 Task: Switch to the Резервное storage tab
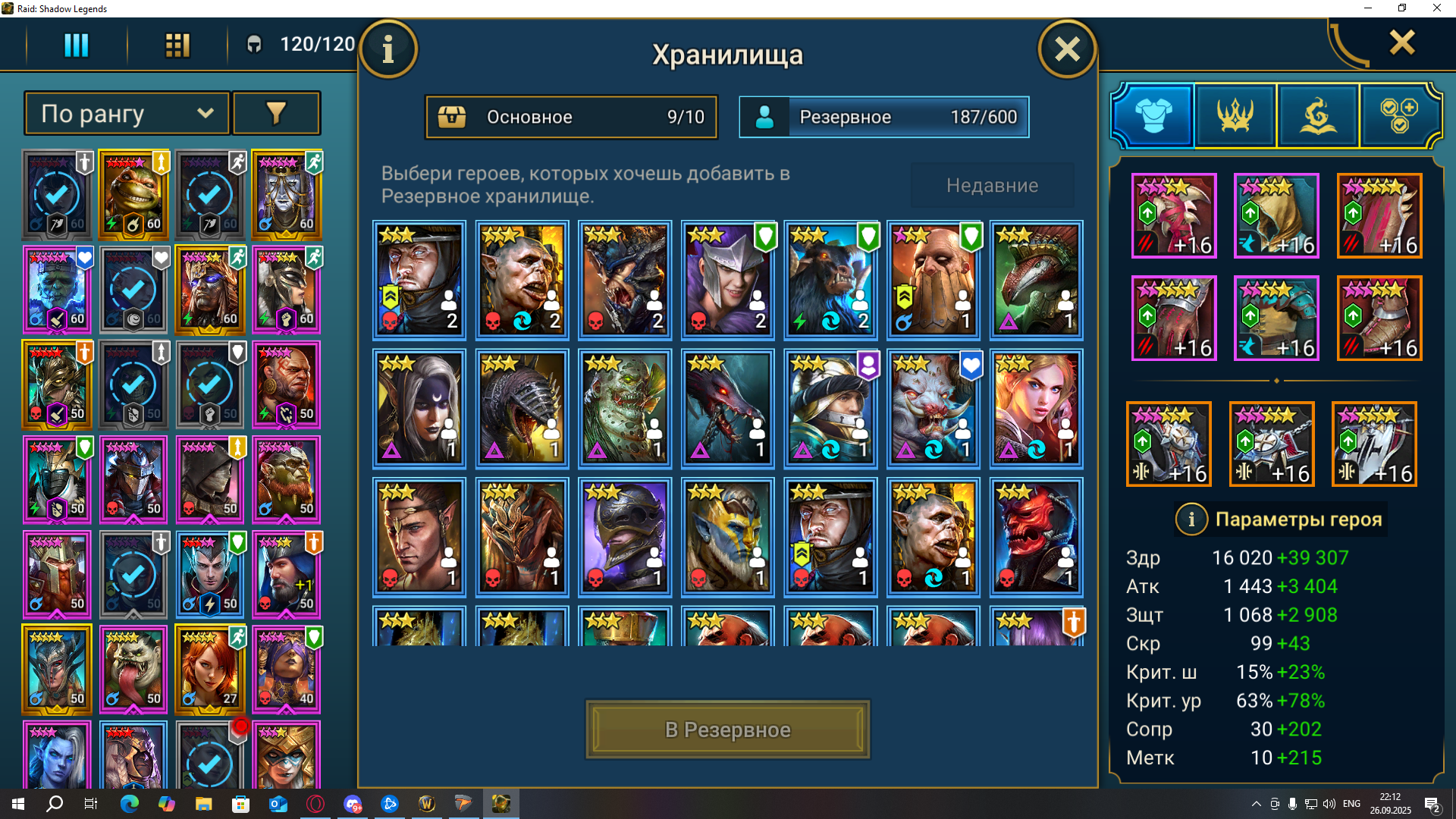pos(884,117)
